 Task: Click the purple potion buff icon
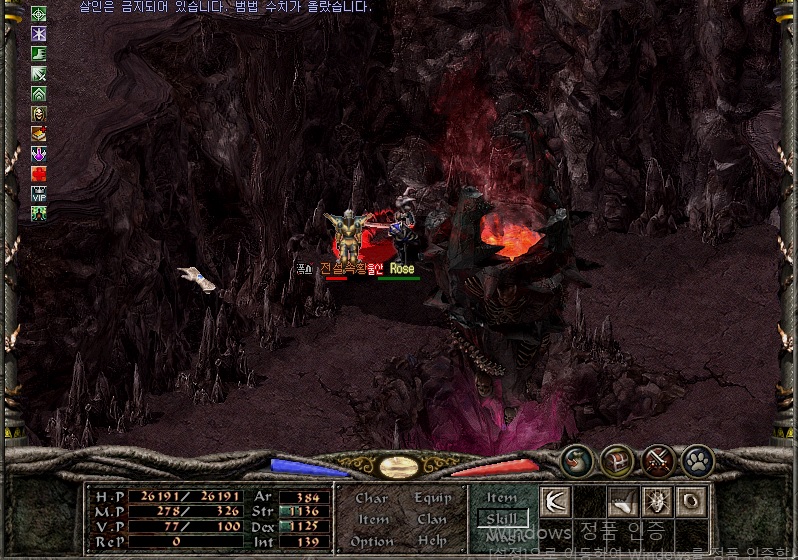(39, 153)
